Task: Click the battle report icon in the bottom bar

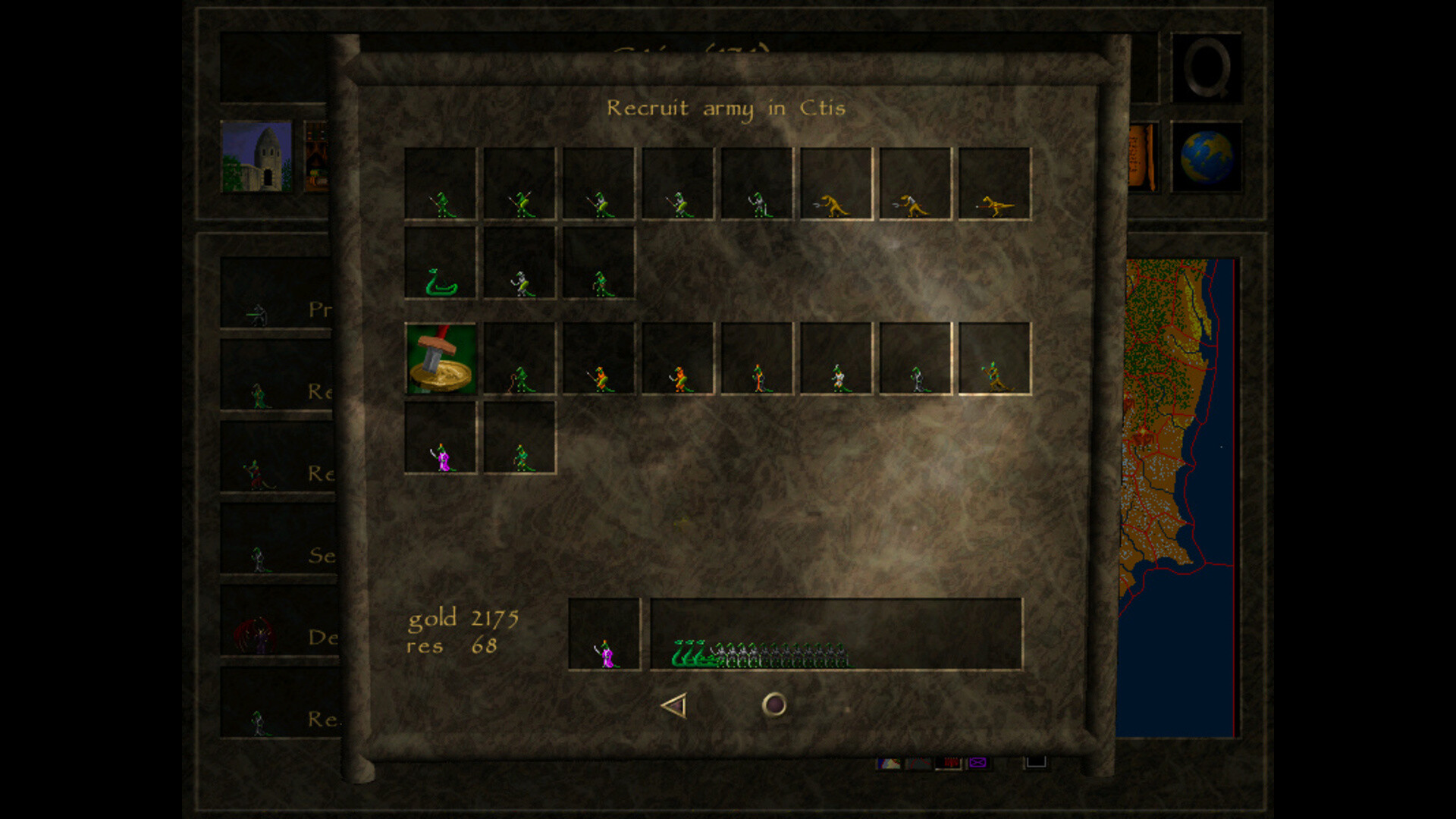Action: [949, 762]
